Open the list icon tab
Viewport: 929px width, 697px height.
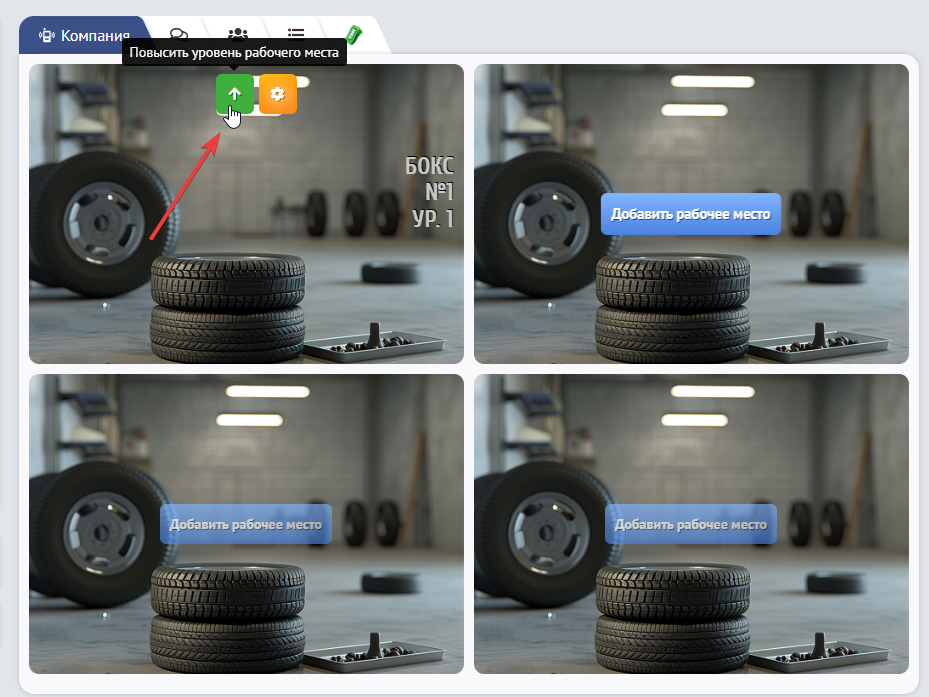tap(296, 37)
